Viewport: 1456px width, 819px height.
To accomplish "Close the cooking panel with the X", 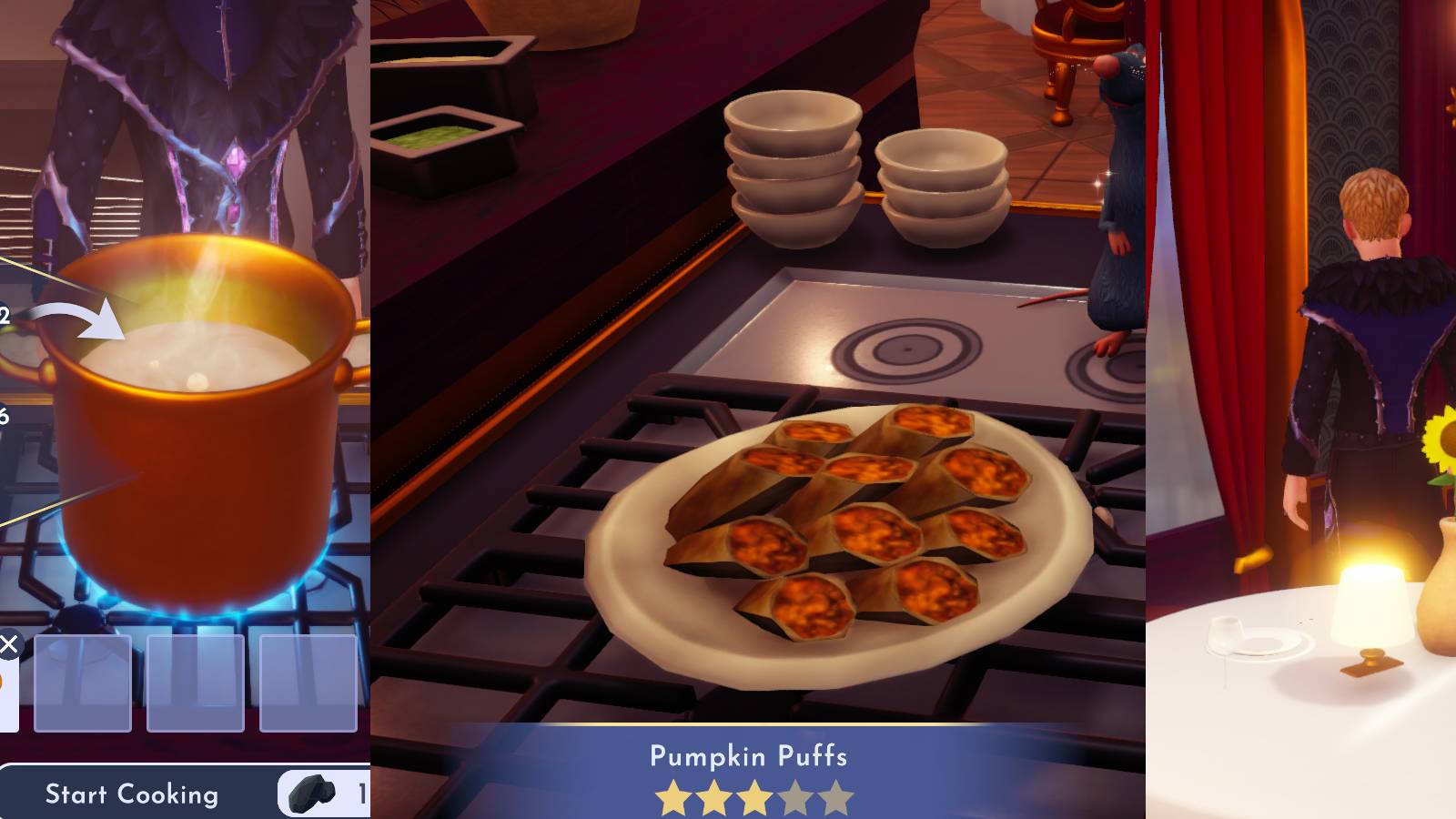I will 9,642.
